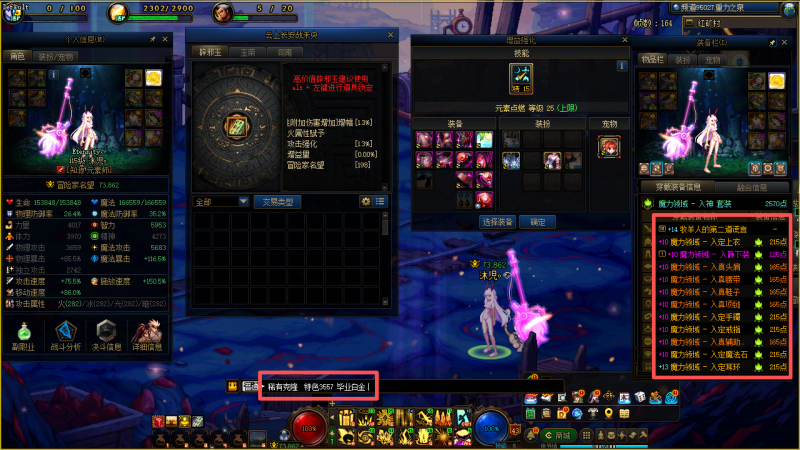
Task: Open the 全部 filter dropdown
Action: (221, 201)
